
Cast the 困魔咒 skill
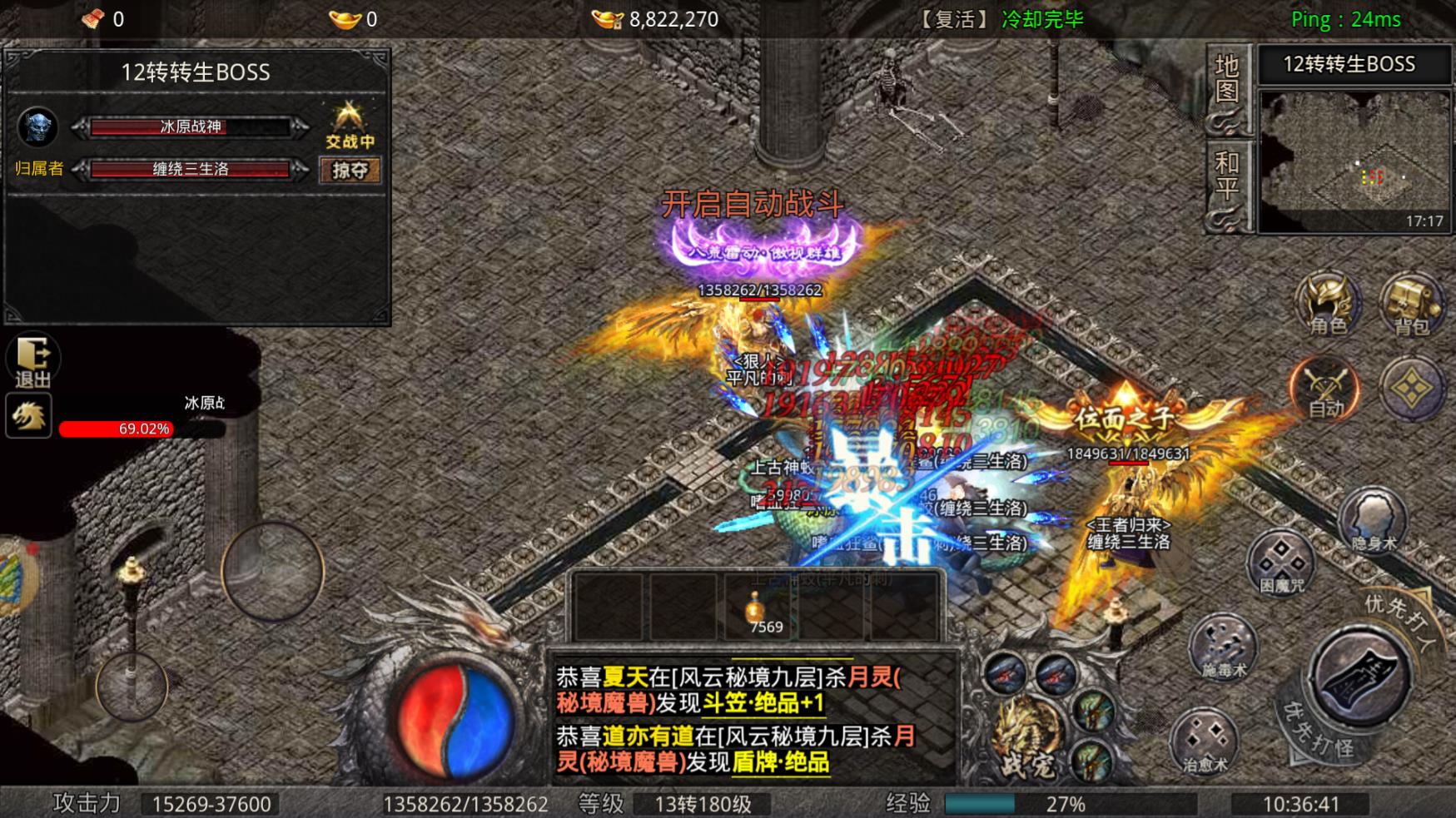pyautogui.click(x=1280, y=563)
